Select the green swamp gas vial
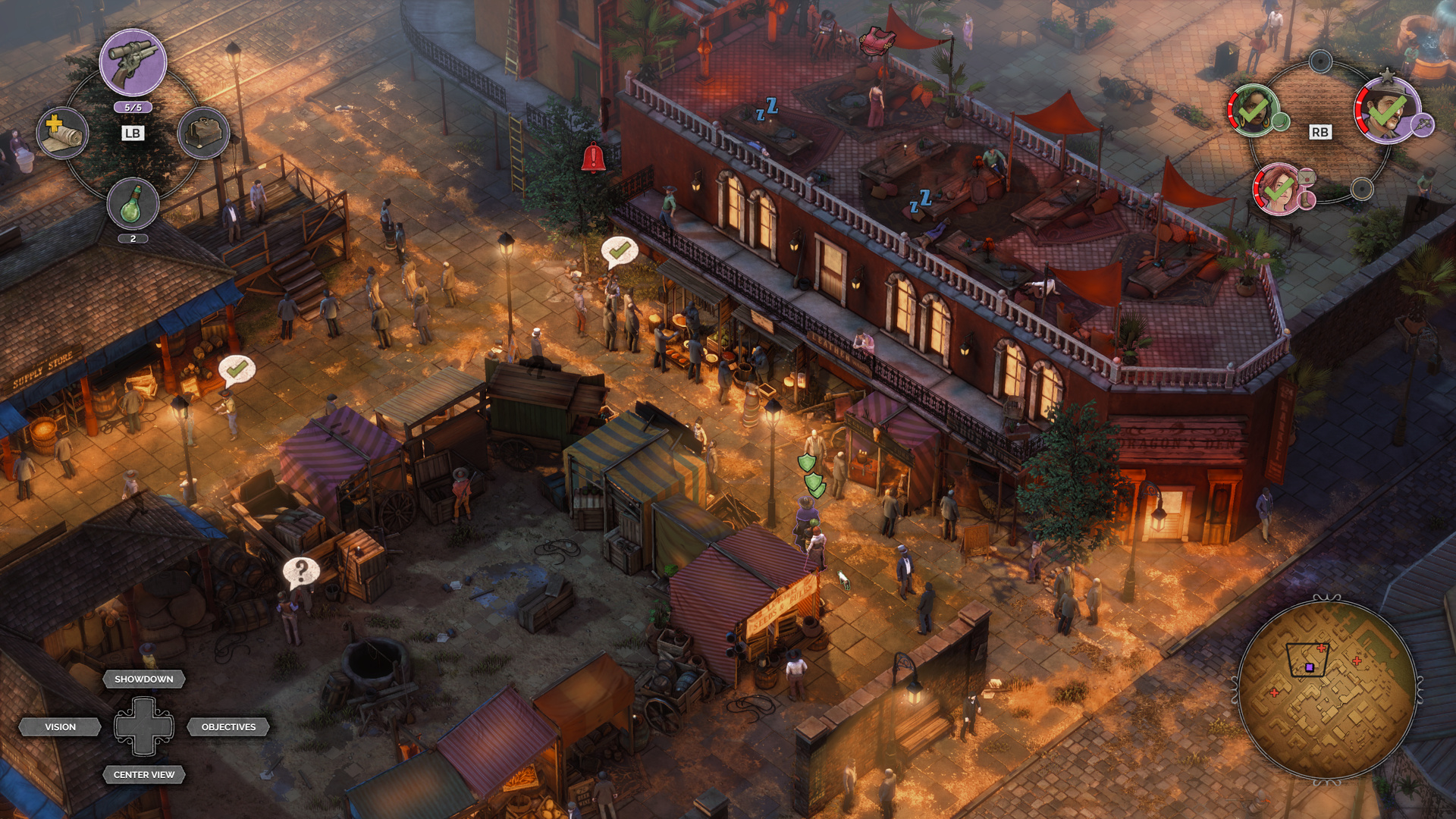Viewport: 1456px width, 819px height. pos(133,203)
